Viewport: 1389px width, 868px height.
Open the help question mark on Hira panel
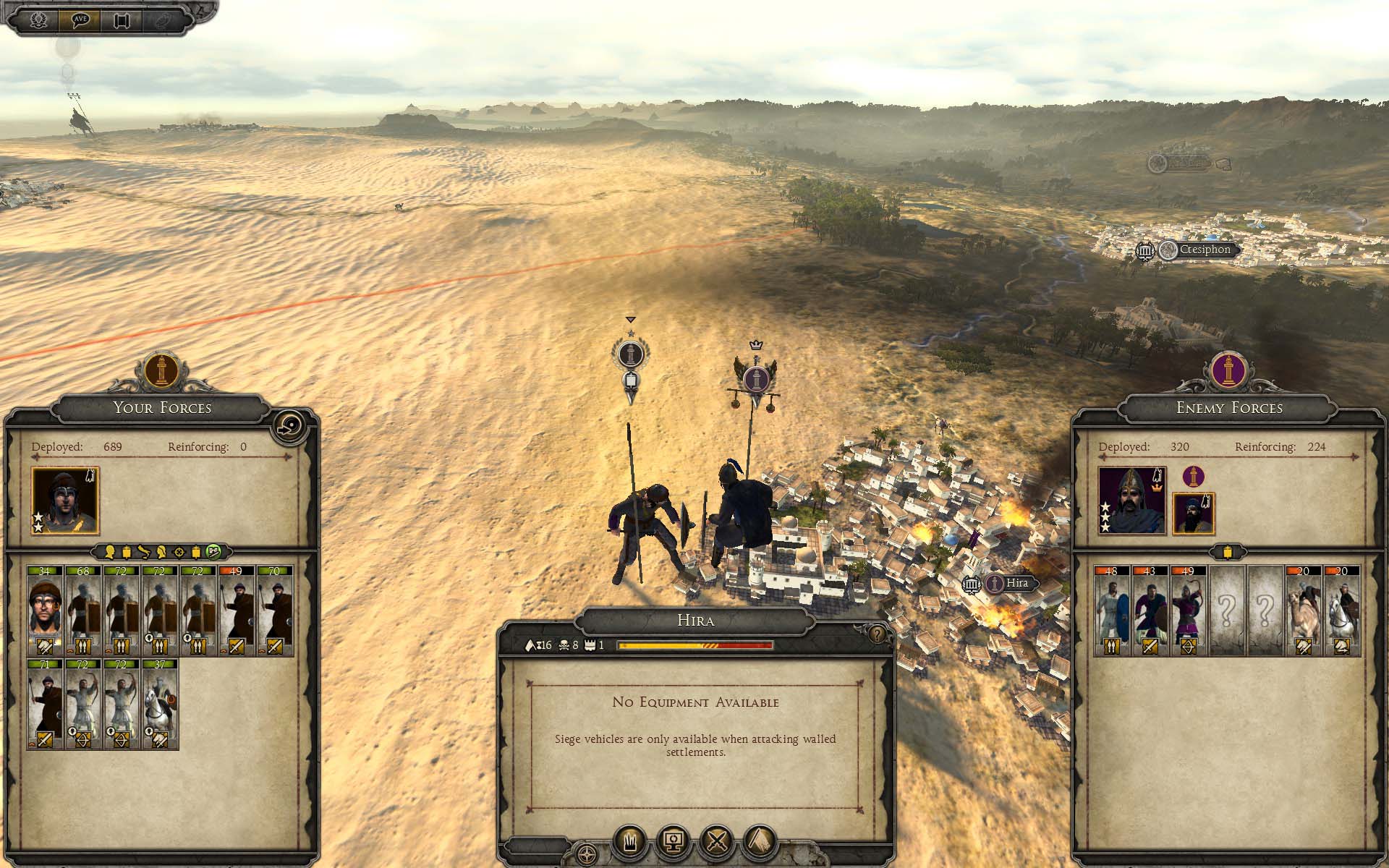click(877, 635)
